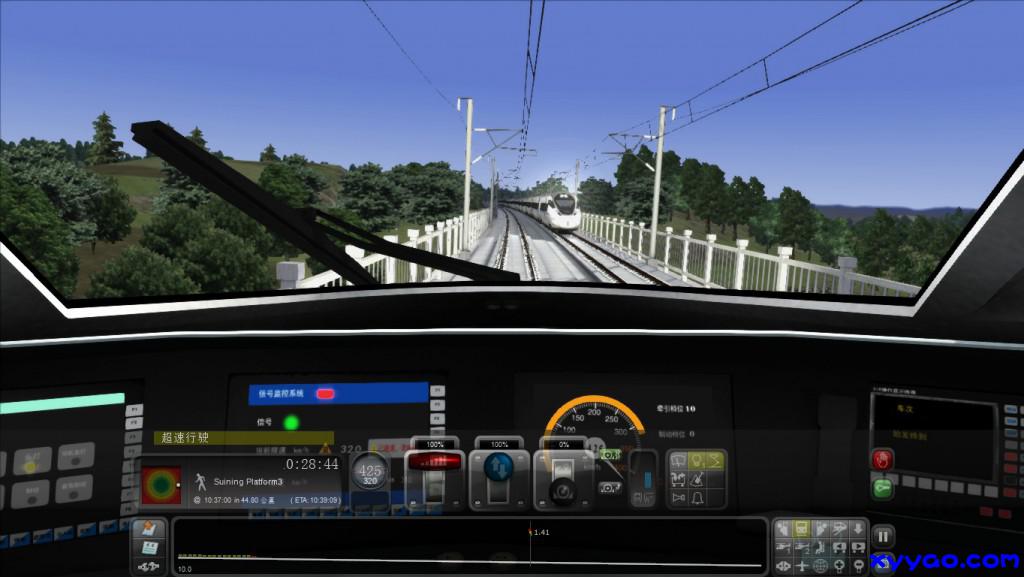Sound the horn icon
Viewport: 1024px width, 577px height.
[x=677, y=497]
